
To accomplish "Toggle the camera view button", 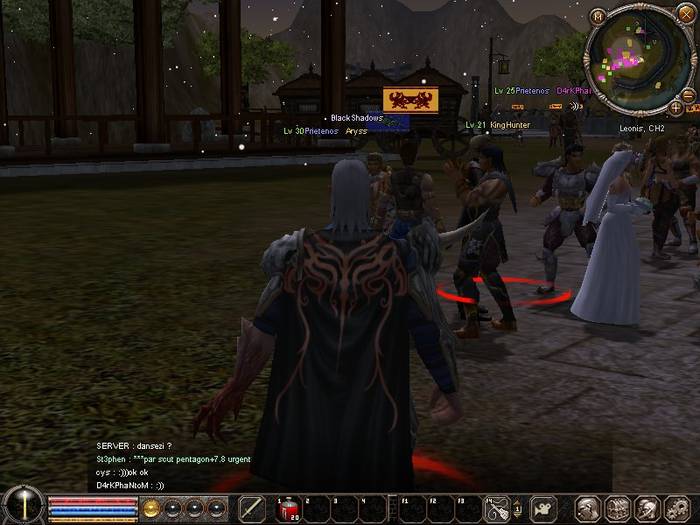I will 543,509.
